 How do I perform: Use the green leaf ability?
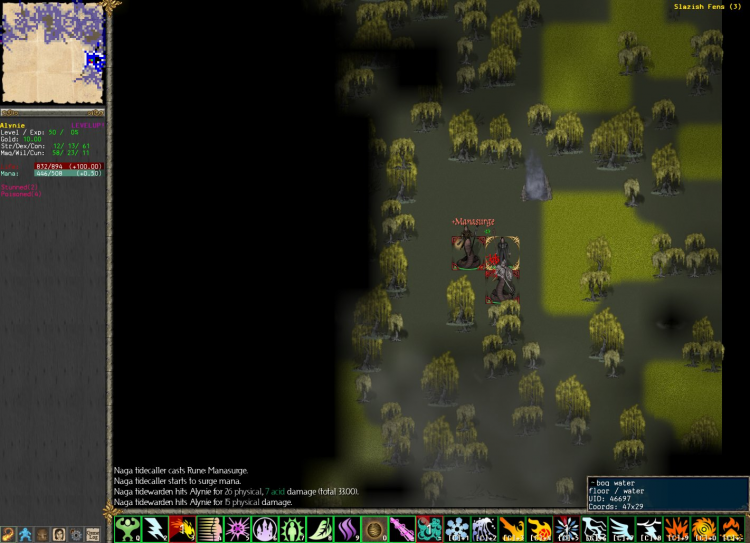(x=318, y=529)
